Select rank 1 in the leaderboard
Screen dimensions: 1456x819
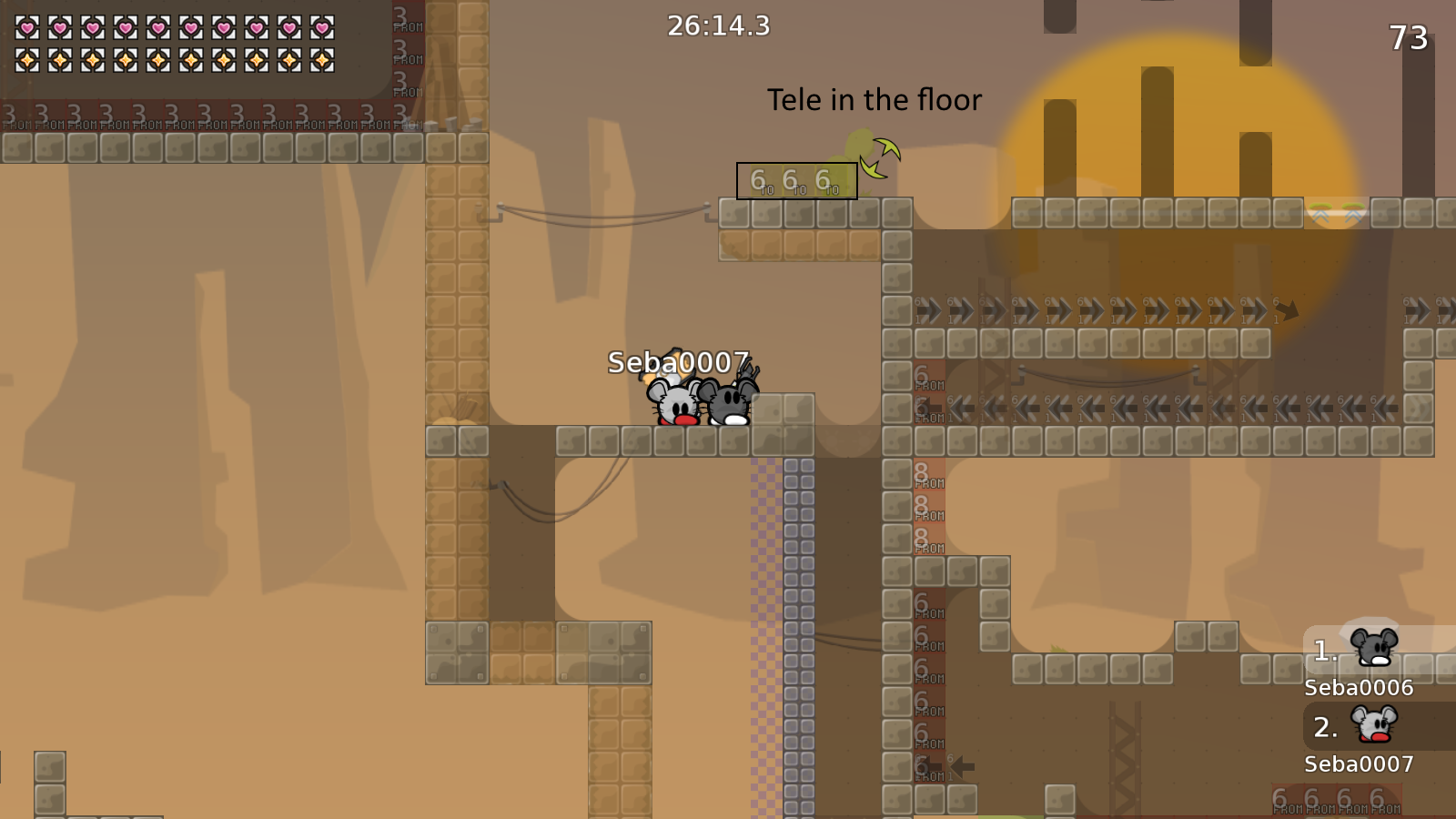point(1323,648)
